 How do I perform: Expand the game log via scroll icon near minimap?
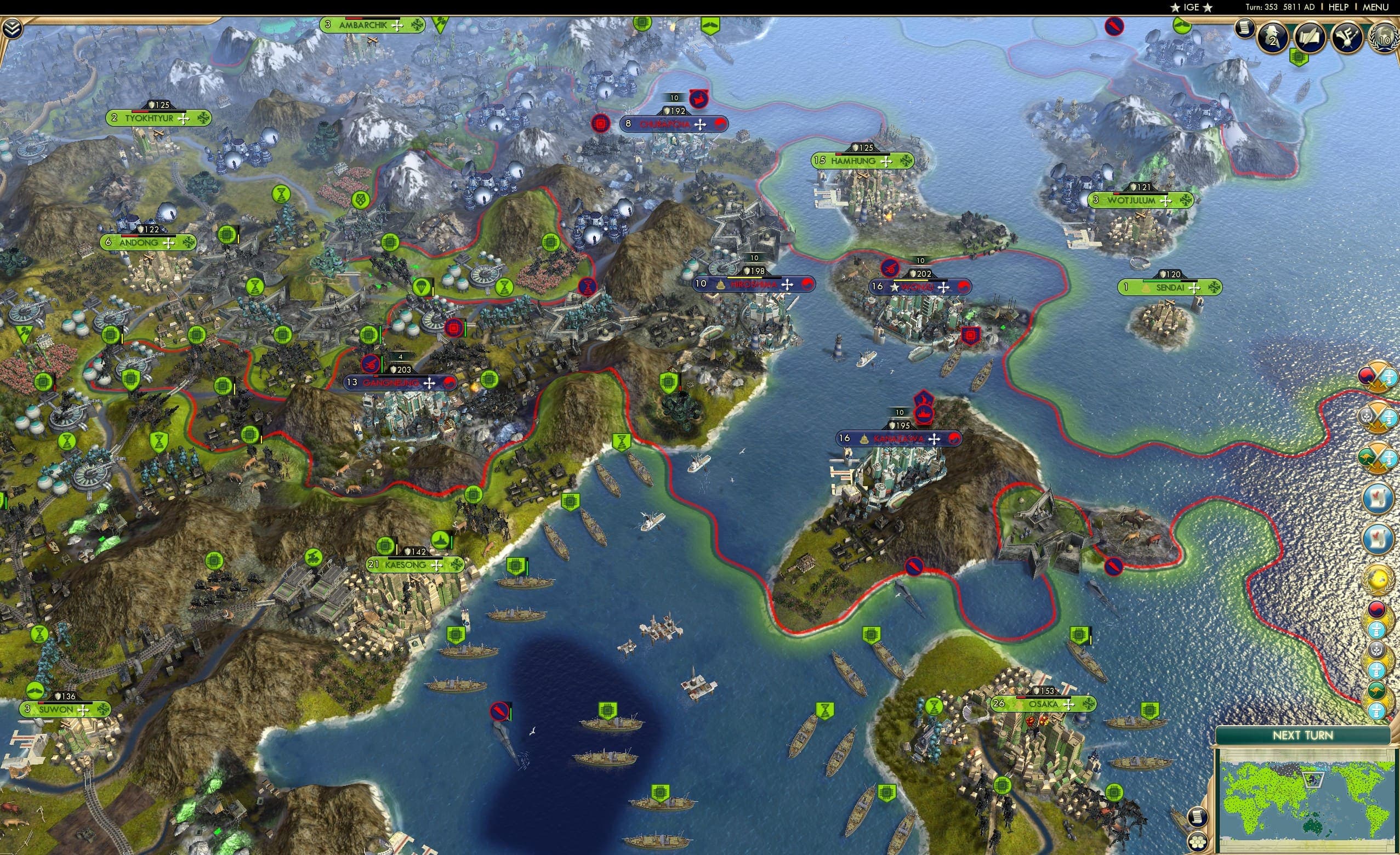tap(1197, 819)
